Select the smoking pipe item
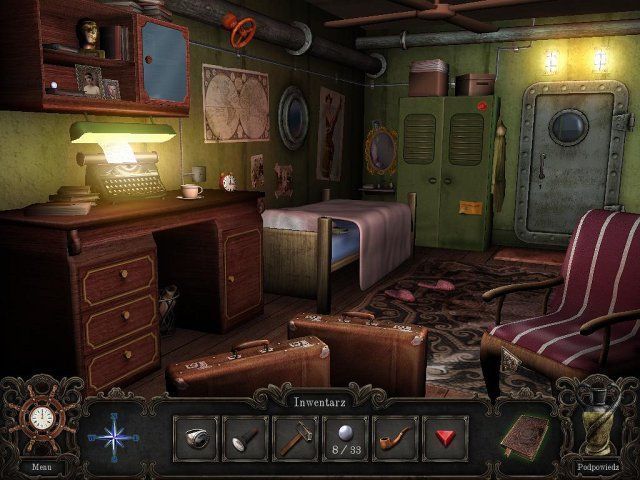 pyautogui.click(x=395, y=438)
